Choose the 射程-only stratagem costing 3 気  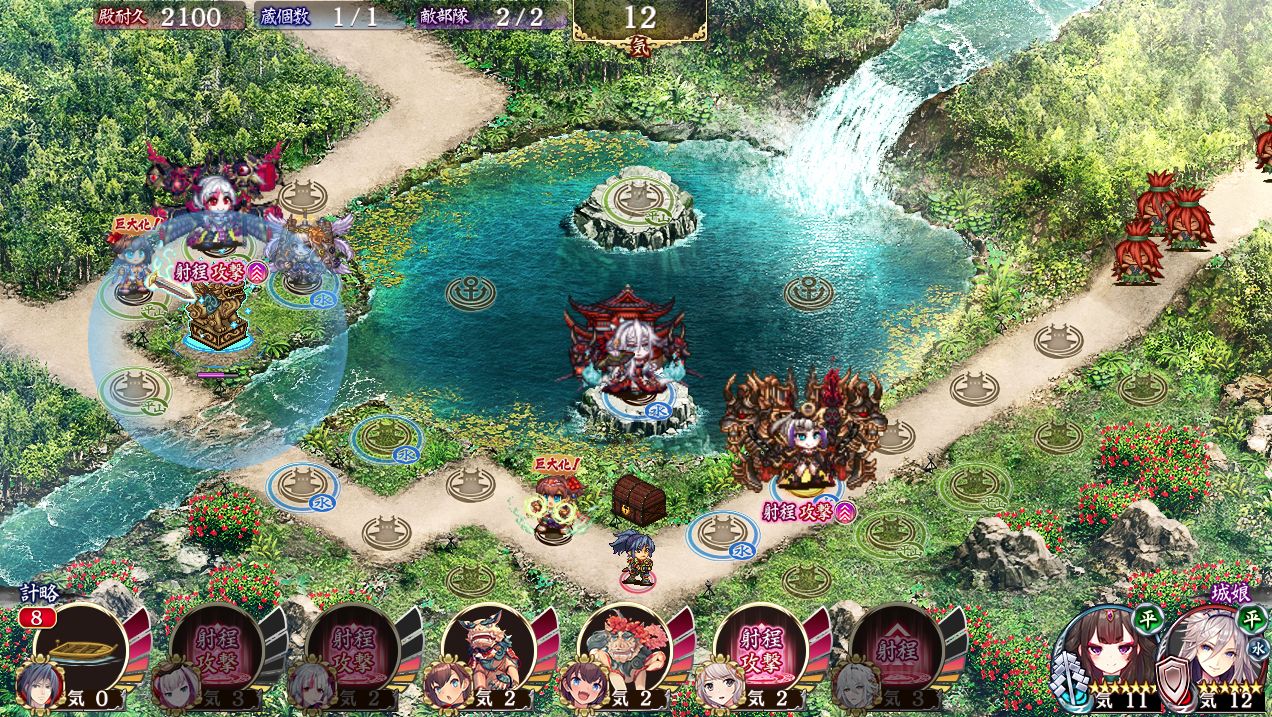coord(896,650)
